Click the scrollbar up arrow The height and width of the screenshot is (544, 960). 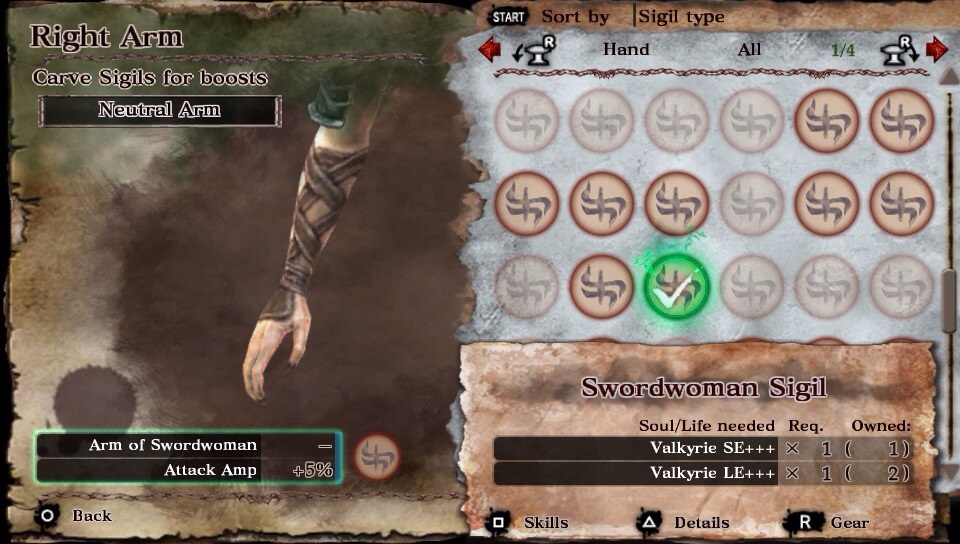tap(949, 76)
